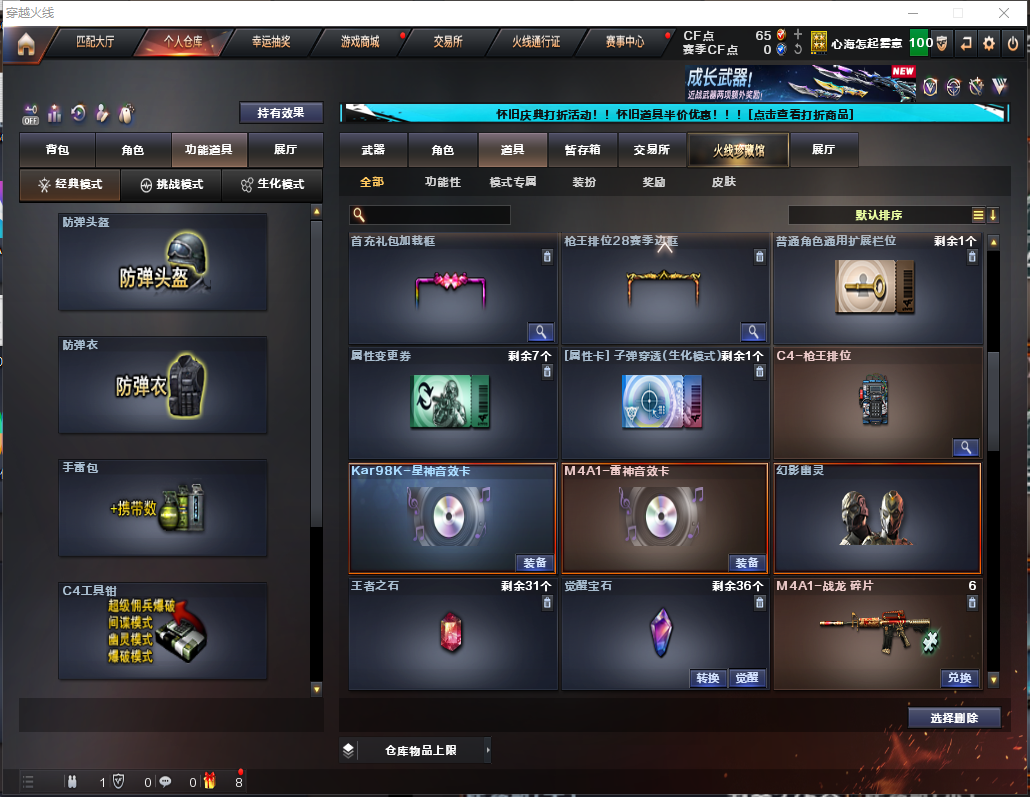
Task: Switch to the 挑战模式 challenge mode tab
Action: click(x=172, y=185)
